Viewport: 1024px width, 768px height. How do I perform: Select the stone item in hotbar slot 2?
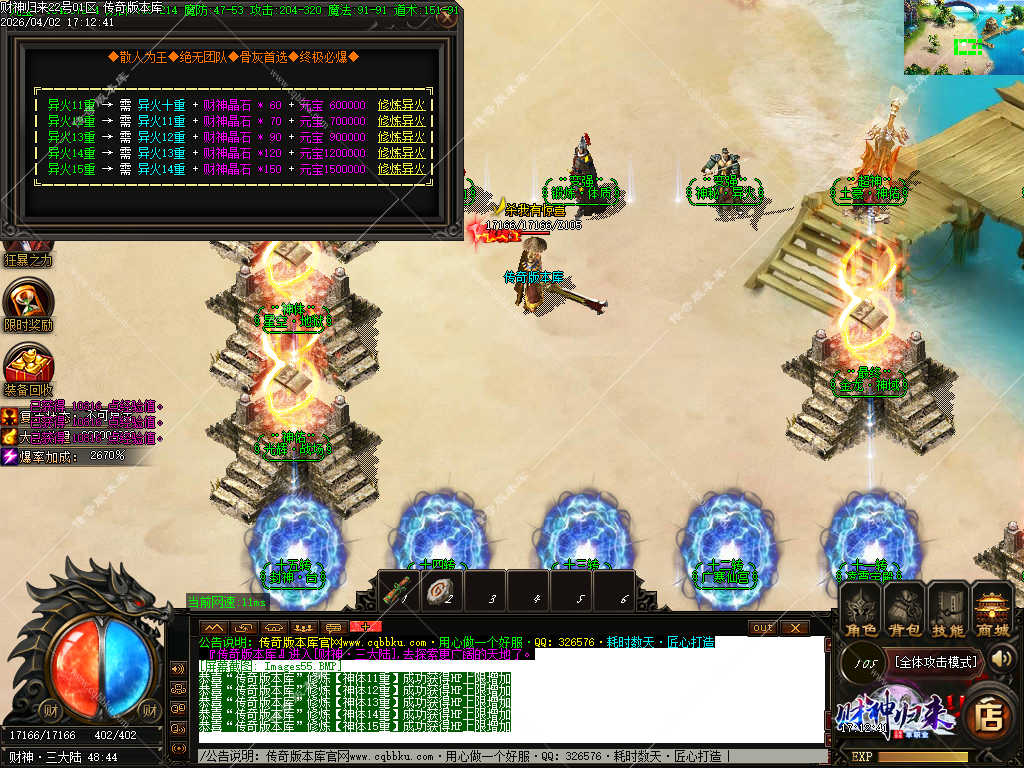coord(445,590)
